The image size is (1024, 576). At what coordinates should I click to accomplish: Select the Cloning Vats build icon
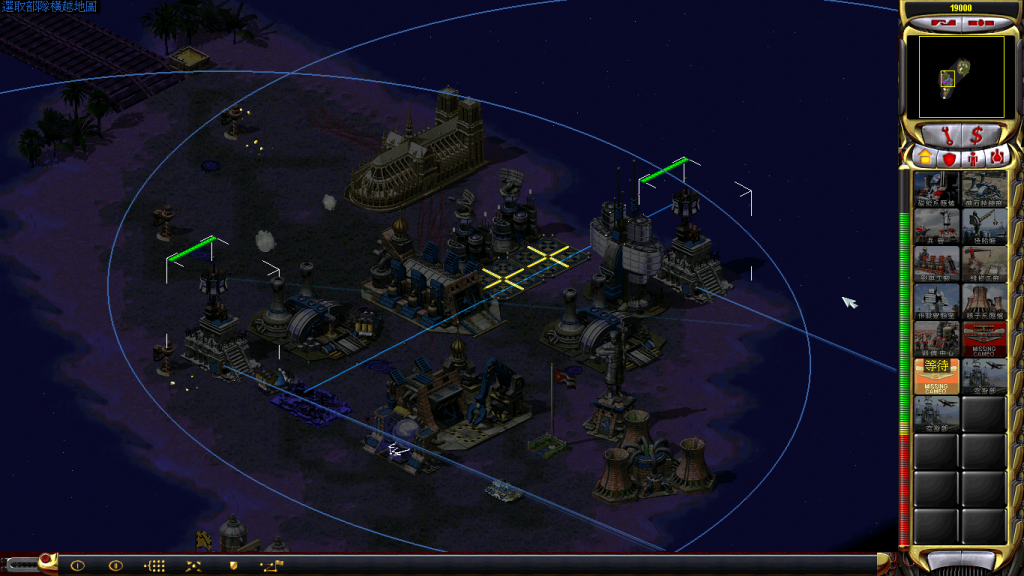(x=937, y=337)
